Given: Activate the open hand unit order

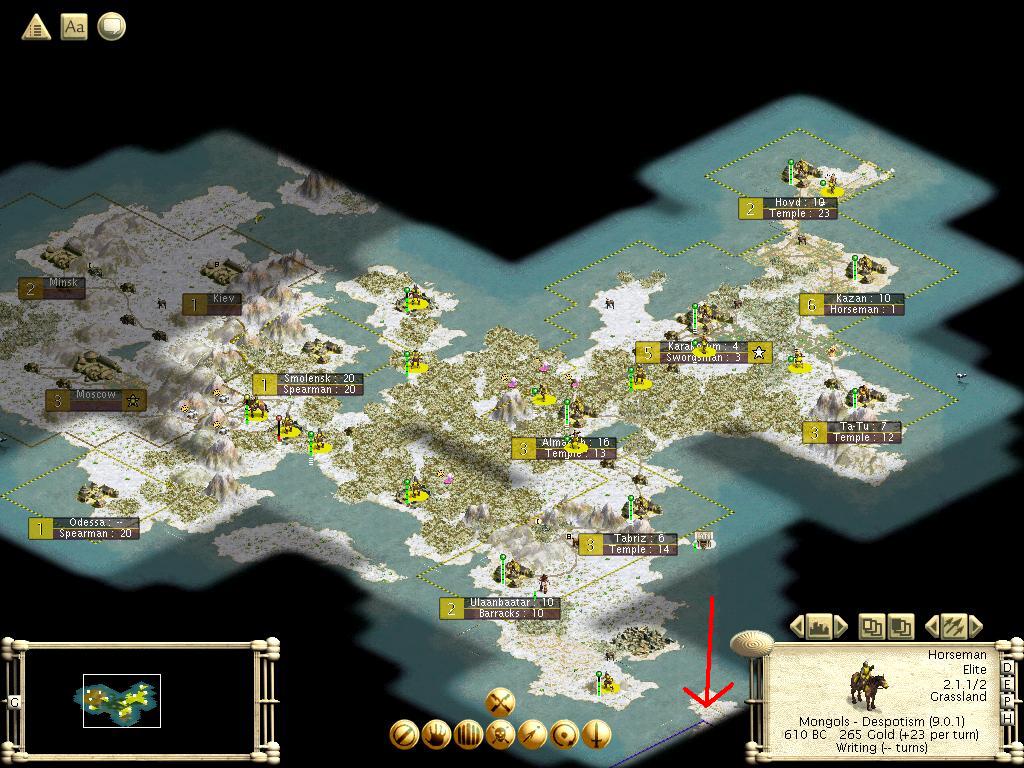Looking at the screenshot, I should click(x=436, y=735).
